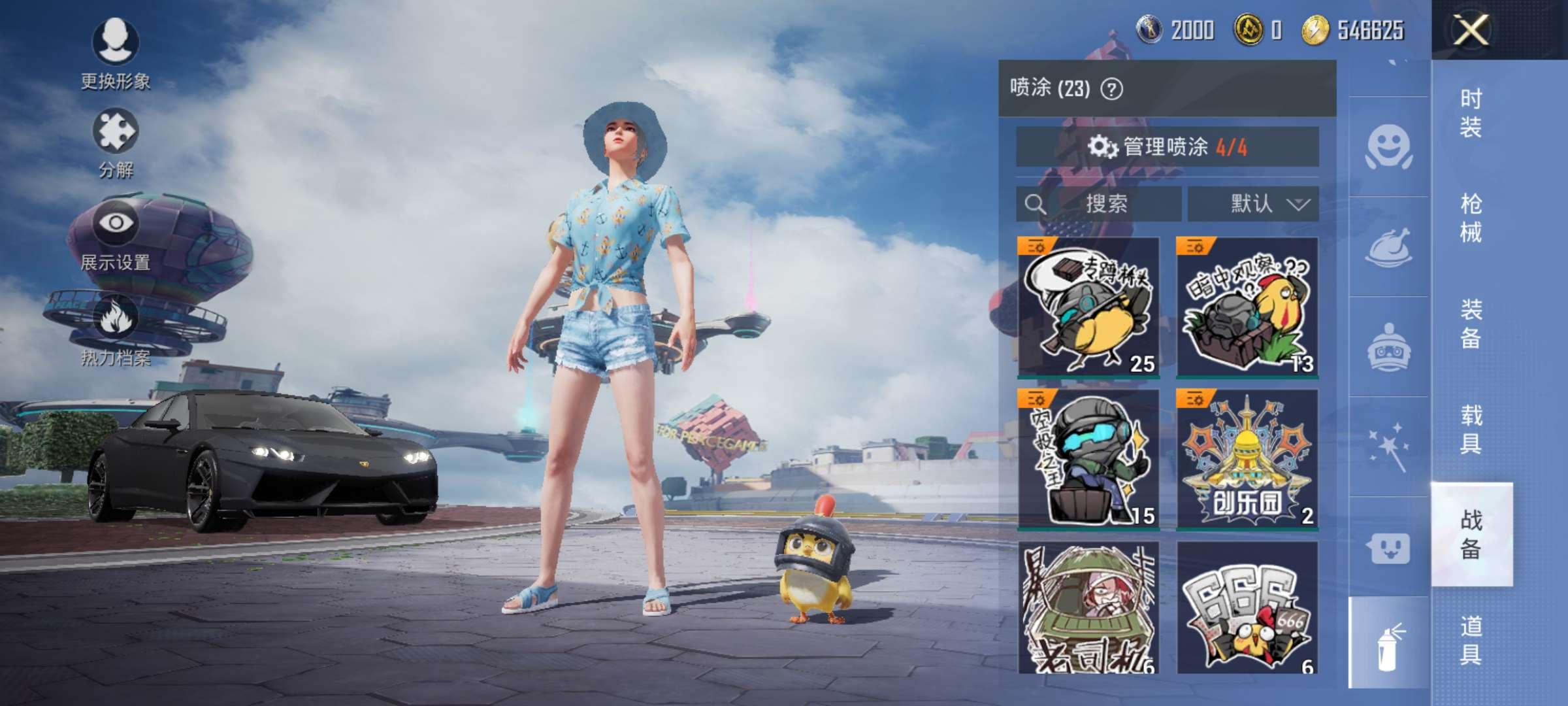
Task: Choose the 666 chicken spray
Action: click(1247, 608)
